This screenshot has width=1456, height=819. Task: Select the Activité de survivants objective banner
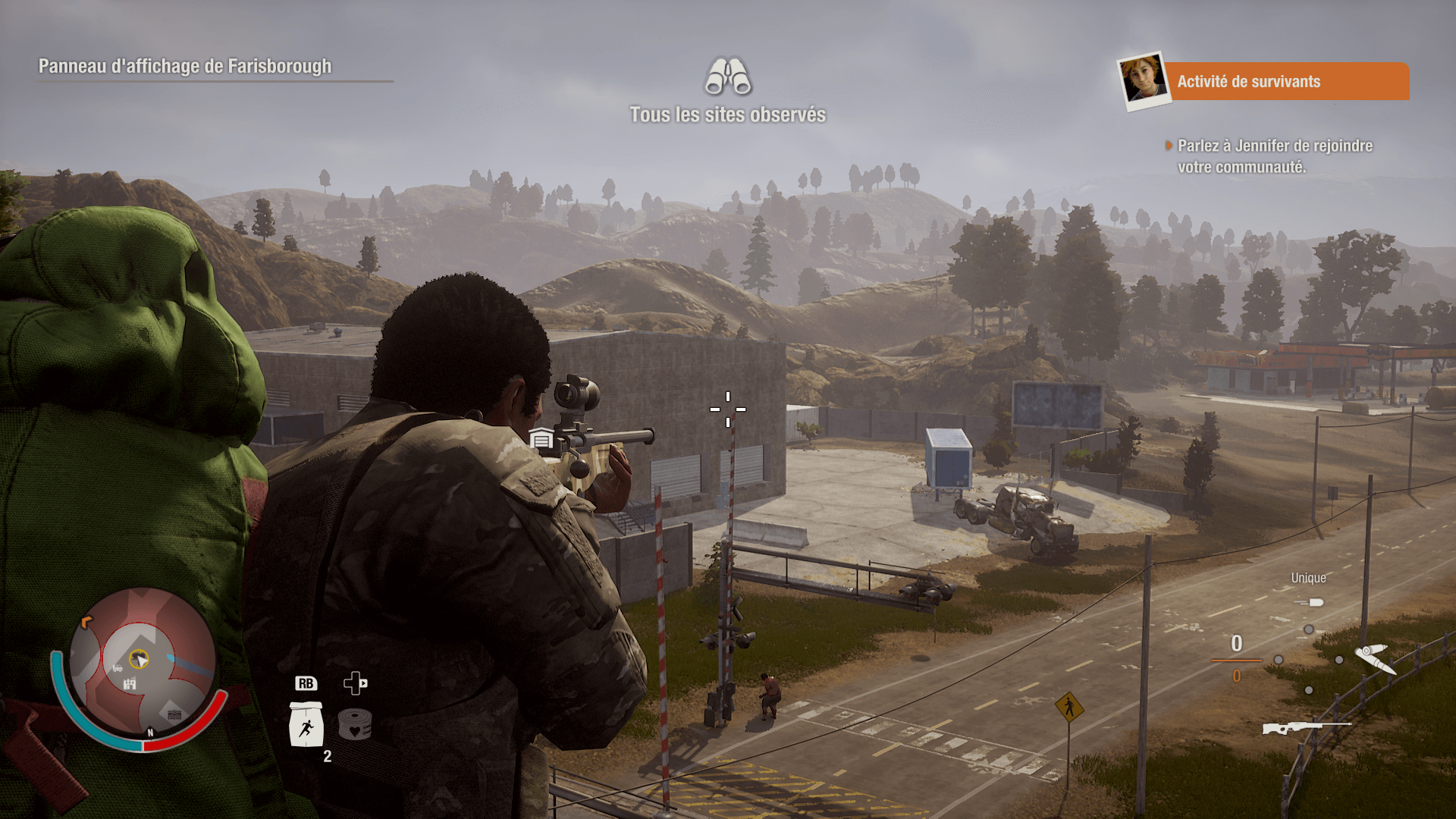1285,81
